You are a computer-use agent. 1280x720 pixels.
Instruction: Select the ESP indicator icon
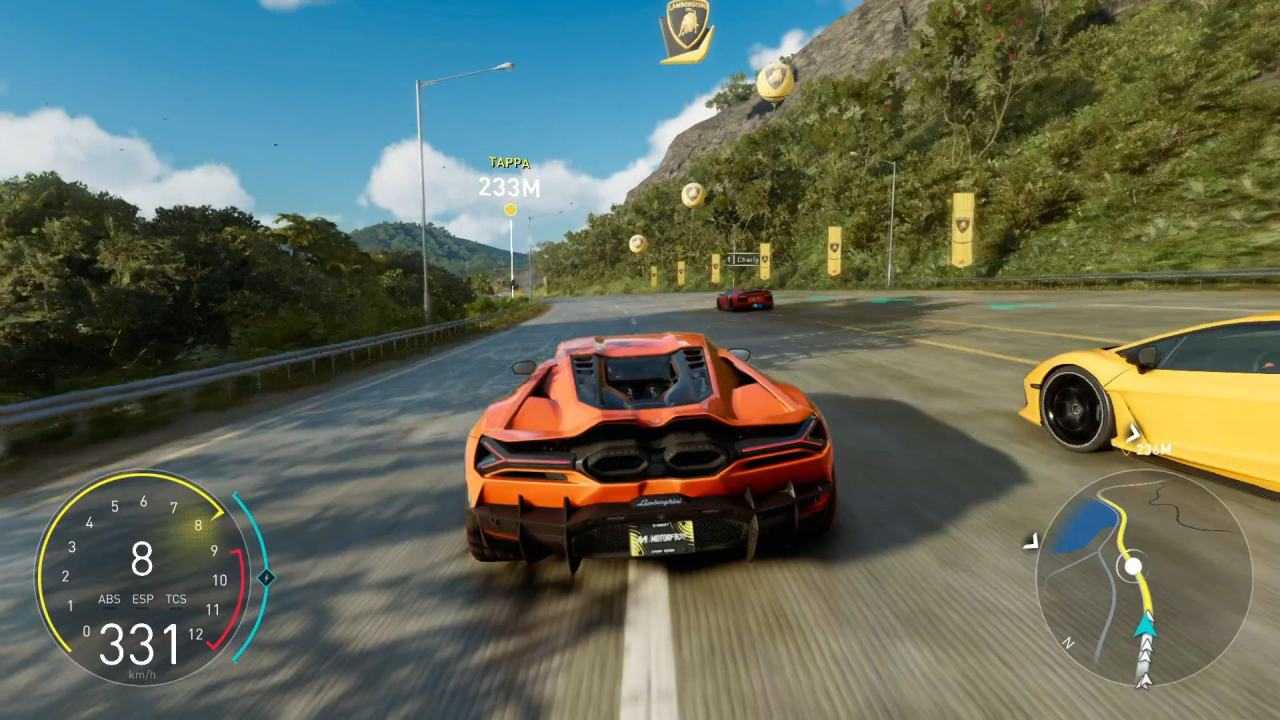pos(143,598)
